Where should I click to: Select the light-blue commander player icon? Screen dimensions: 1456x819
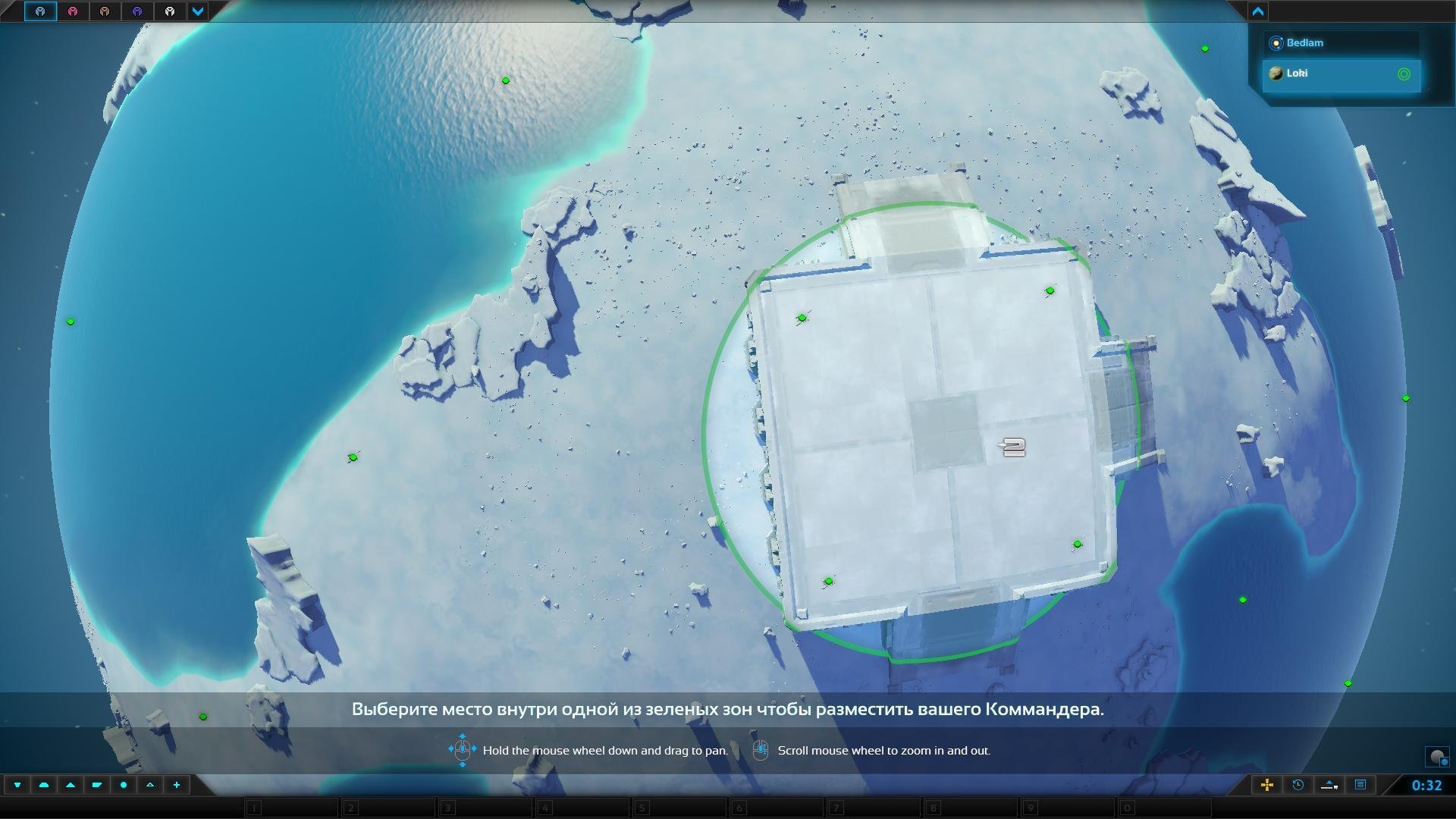40,11
